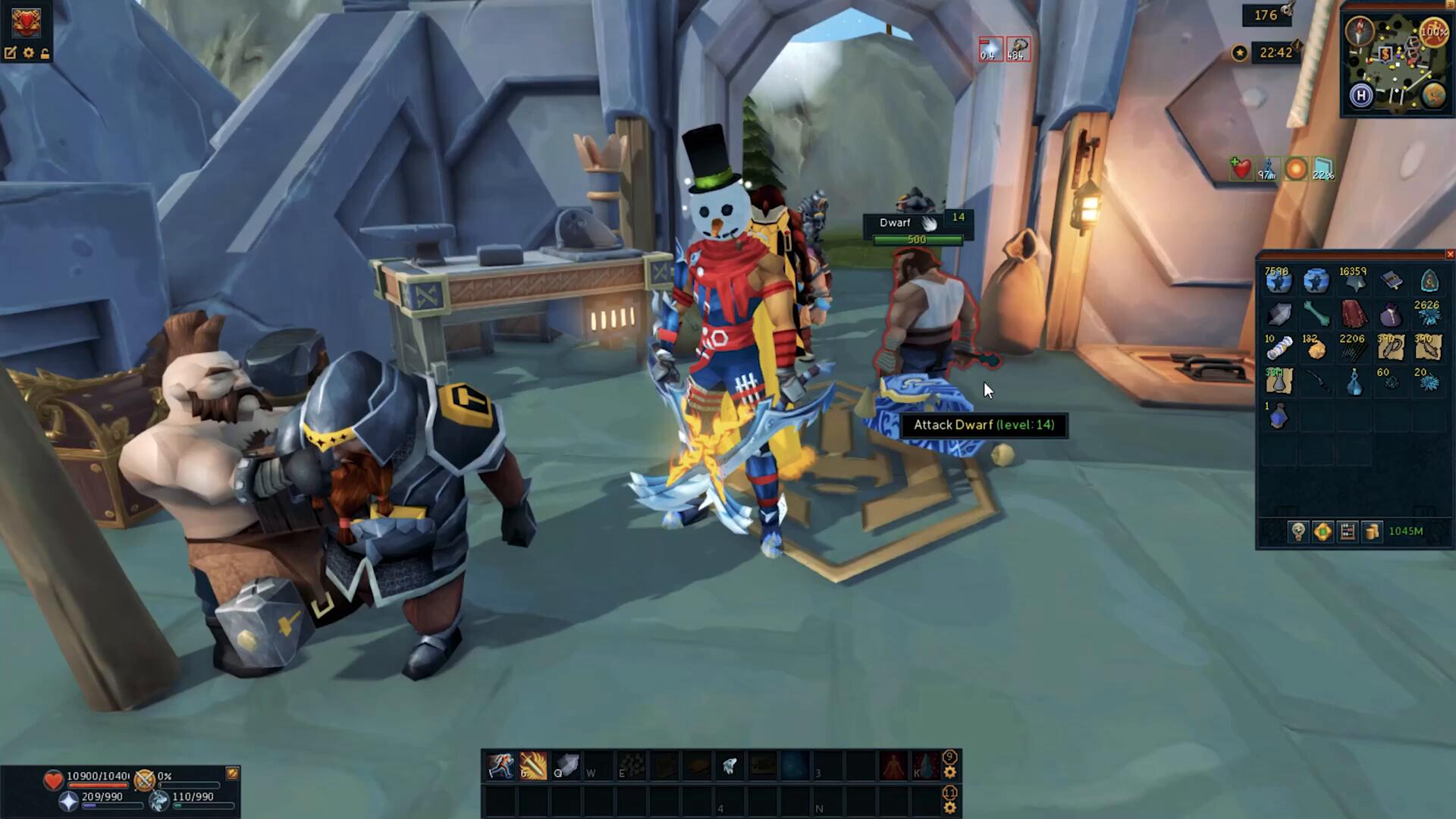
Task: Open the top action bar settings gear
Action: coord(950,773)
